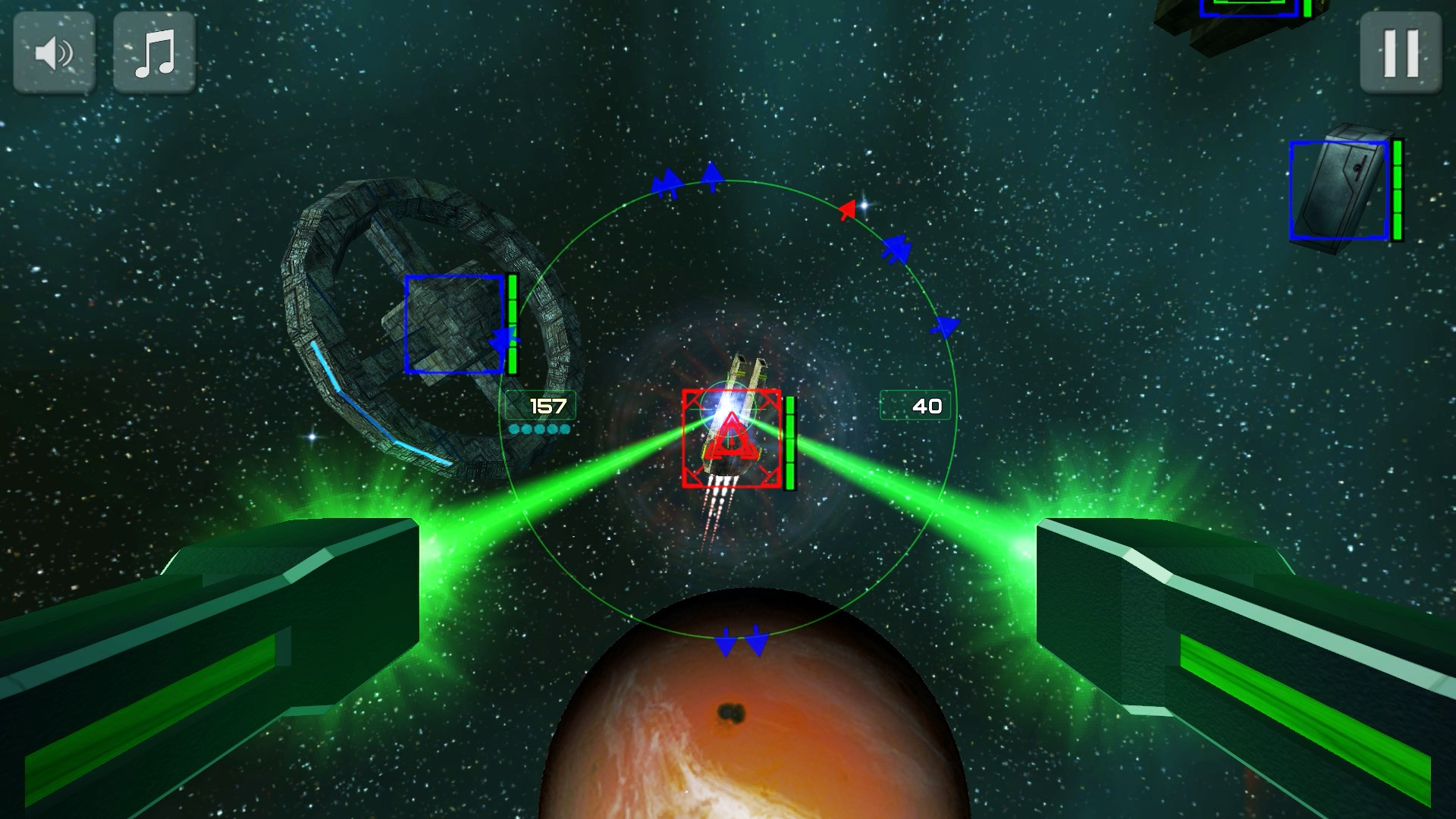
Task: Mute the game sound effects
Action: 53,52
